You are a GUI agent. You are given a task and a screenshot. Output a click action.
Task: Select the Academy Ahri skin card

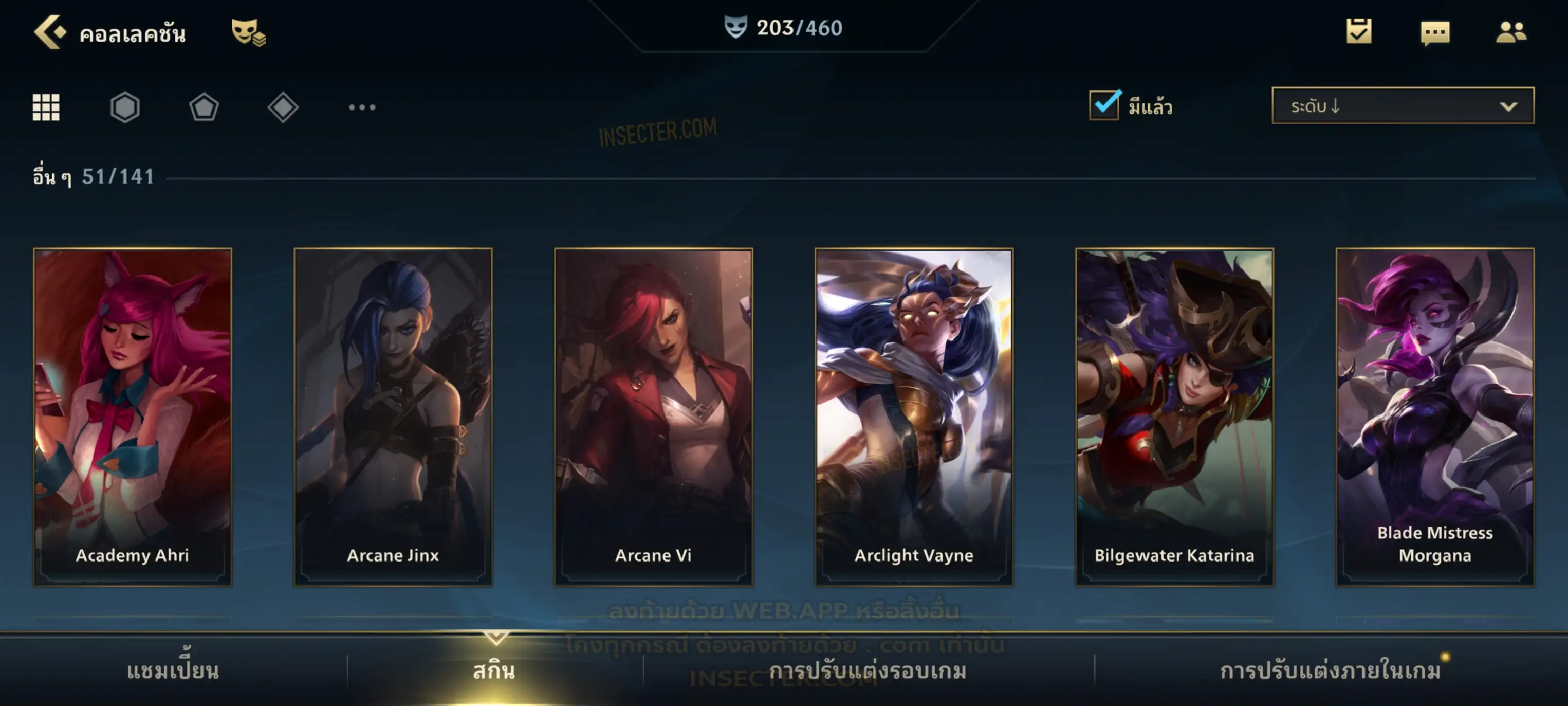[133, 417]
